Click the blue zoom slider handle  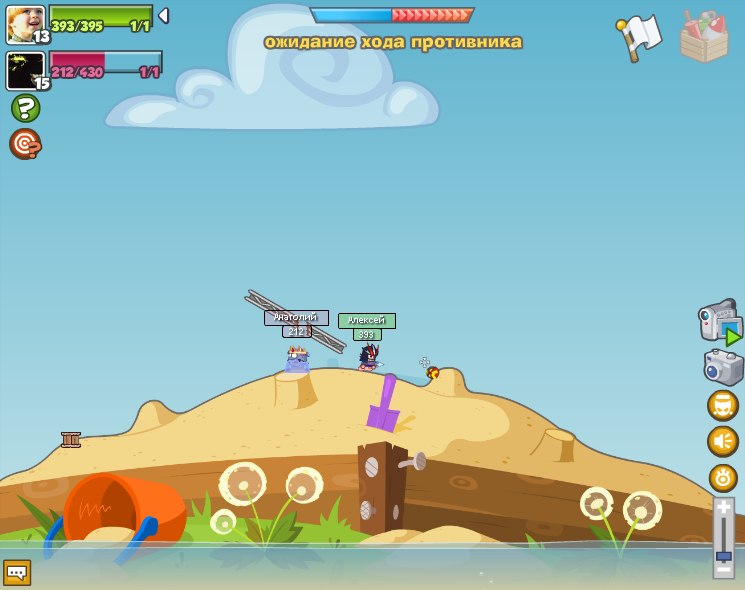(723, 555)
